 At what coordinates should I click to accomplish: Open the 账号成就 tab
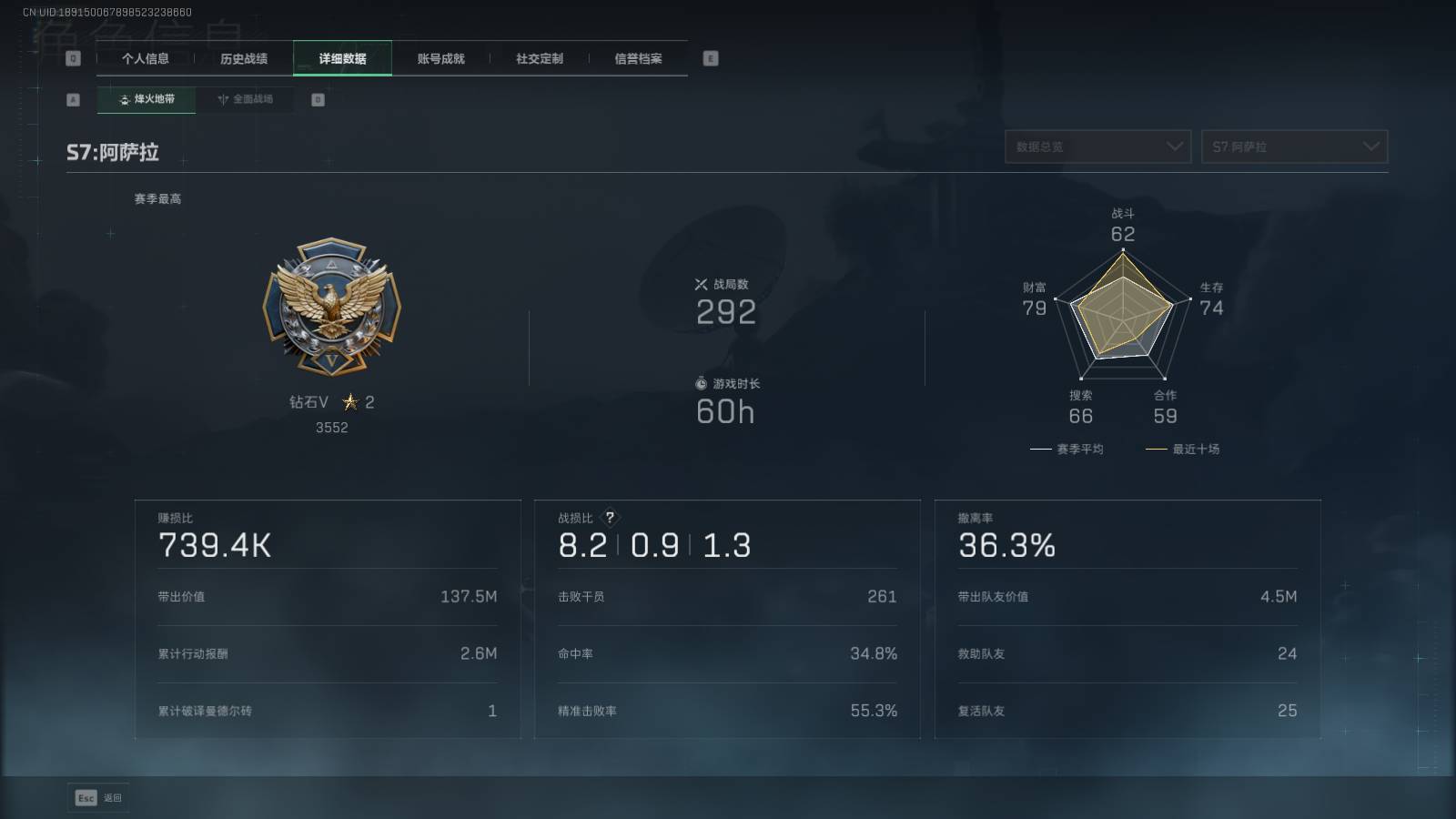point(440,58)
